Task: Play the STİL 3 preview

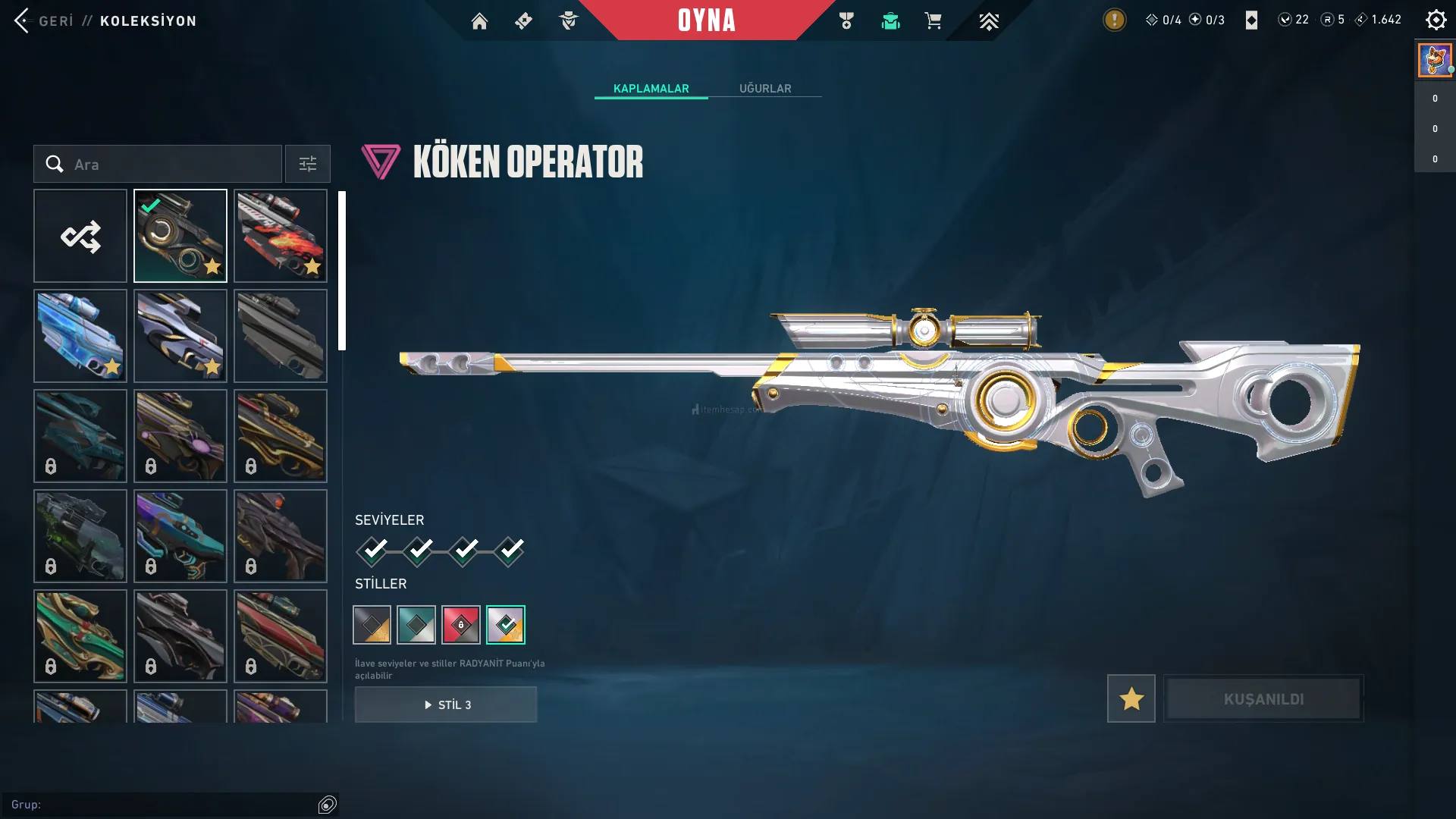Action: coord(446,704)
